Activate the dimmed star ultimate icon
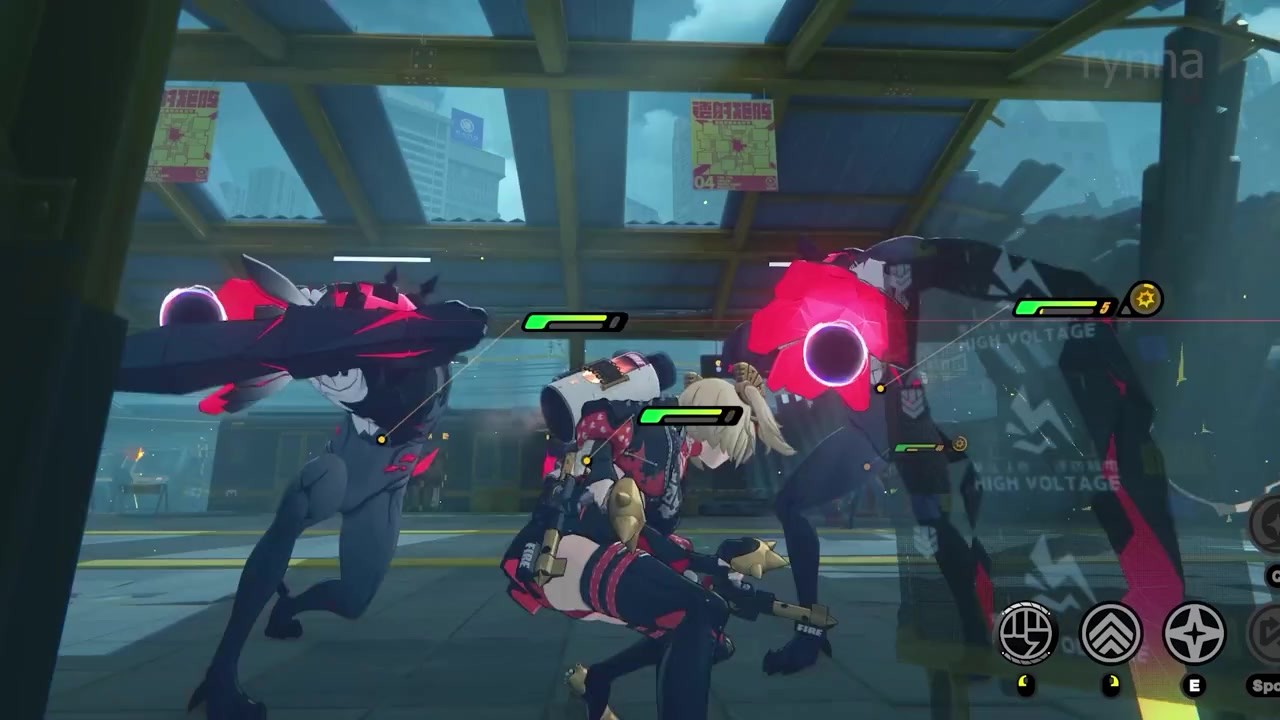The image size is (1280, 720). [1268, 524]
